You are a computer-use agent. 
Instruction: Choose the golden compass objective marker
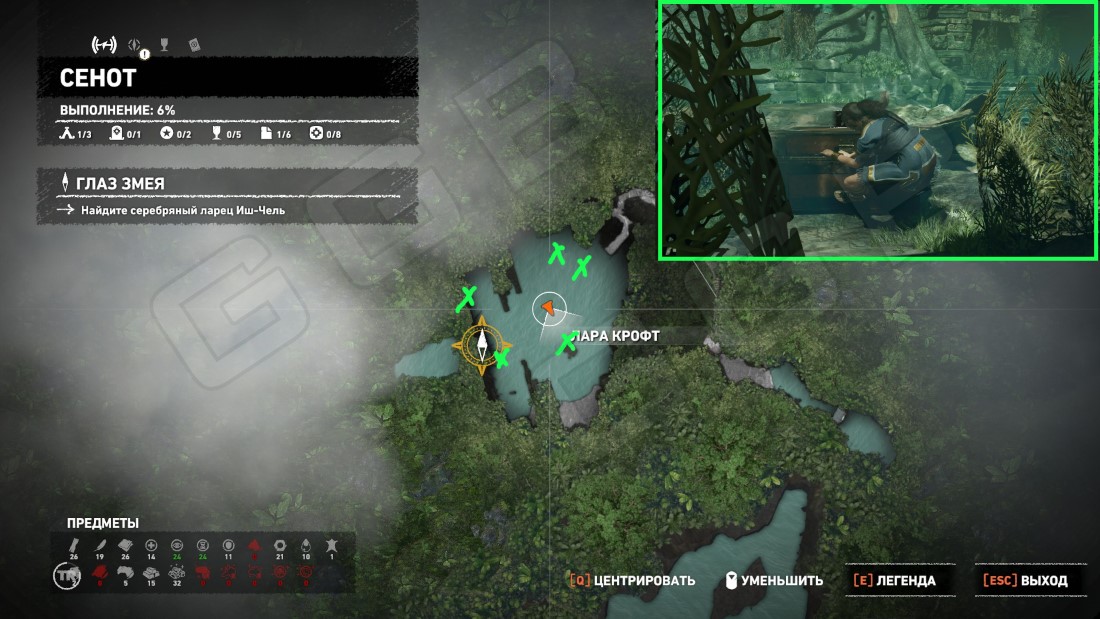coord(481,345)
